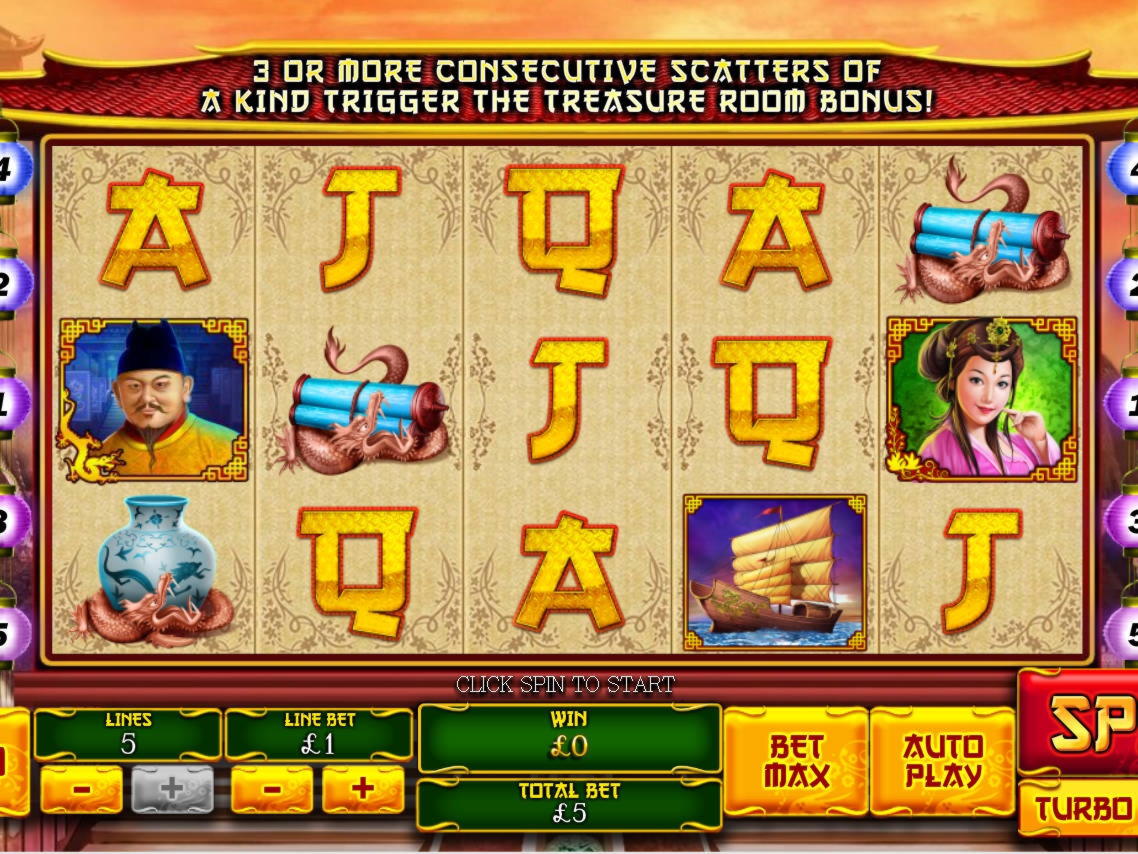Decrease the number of lines

pos(81,789)
